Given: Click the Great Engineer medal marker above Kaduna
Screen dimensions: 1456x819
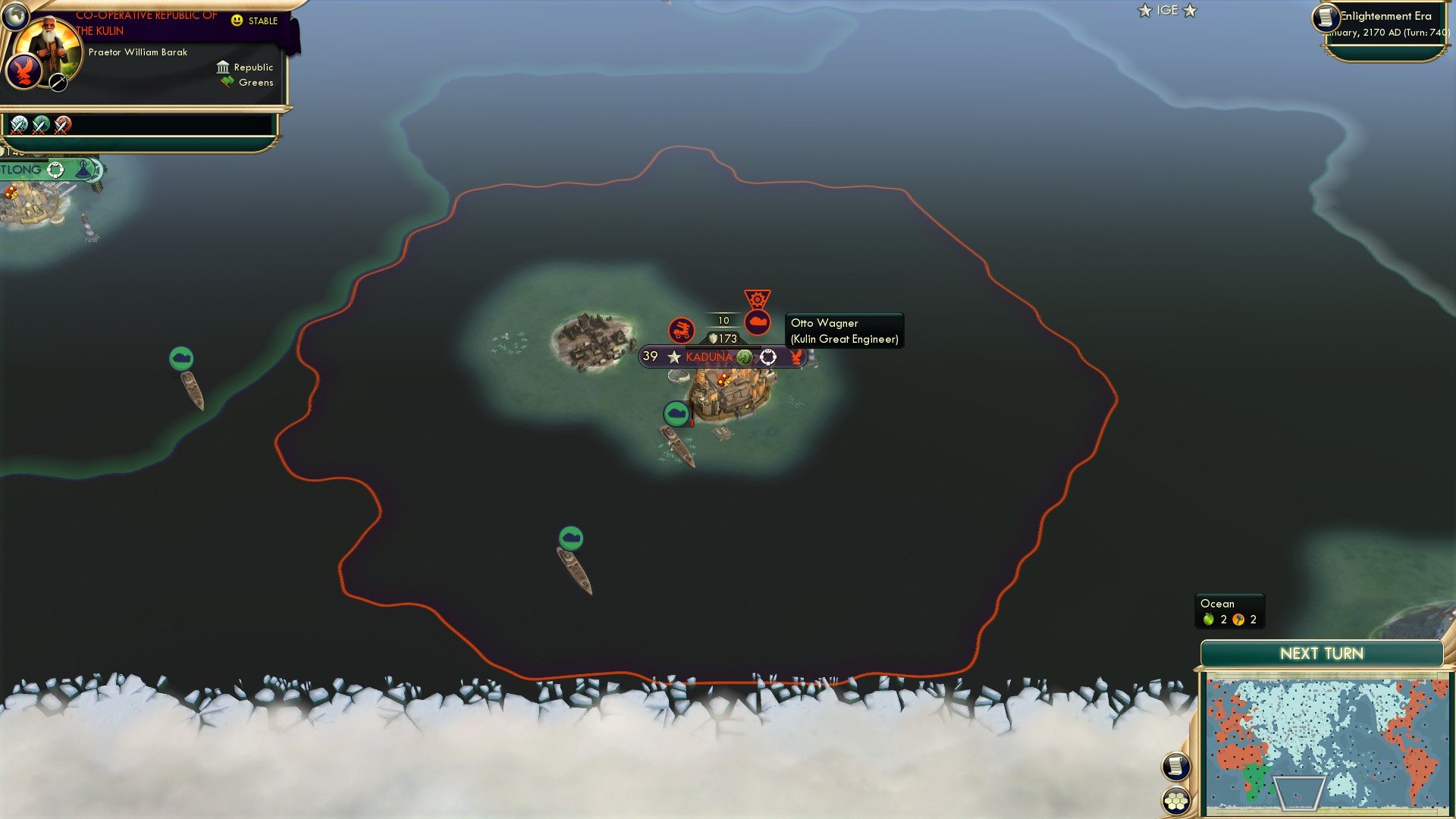Looking at the screenshot, I should [758, 296].
